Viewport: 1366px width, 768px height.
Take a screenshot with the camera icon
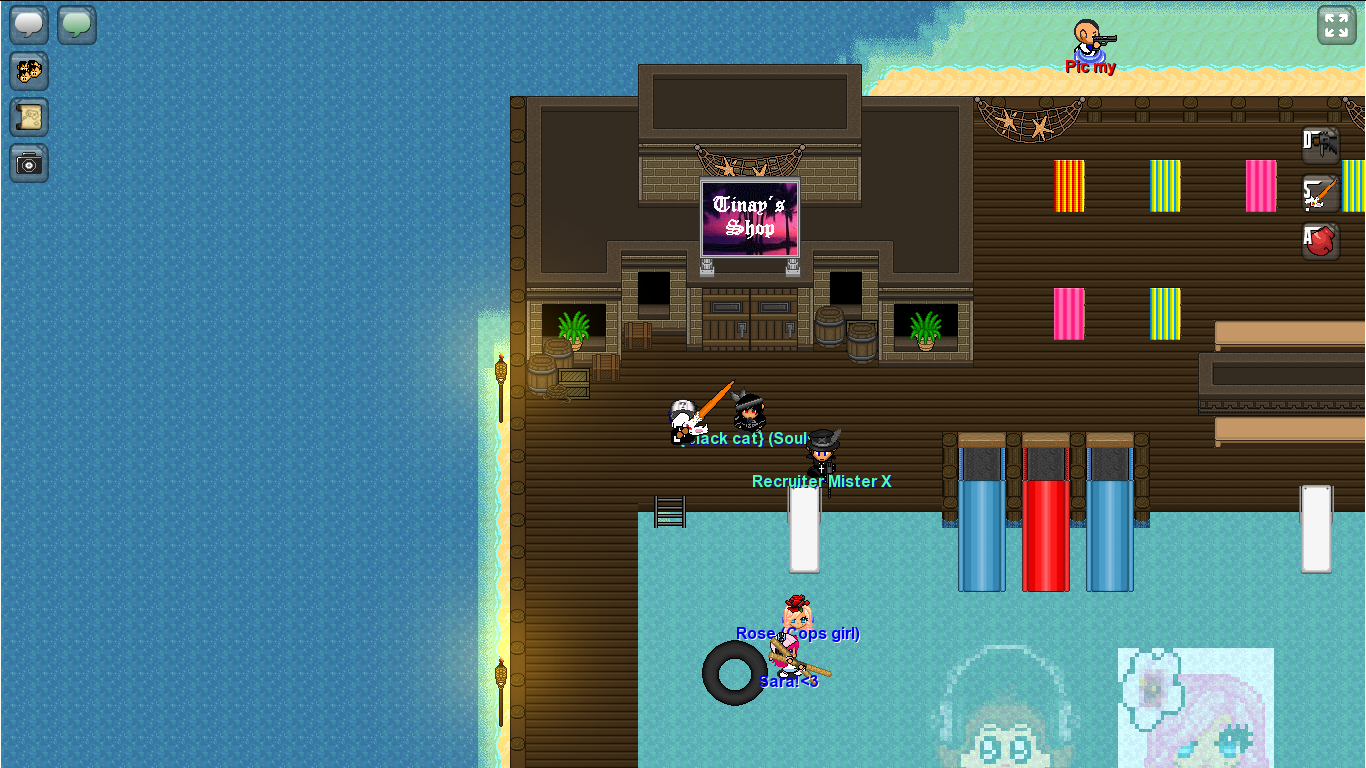click(x=29, y=163)
